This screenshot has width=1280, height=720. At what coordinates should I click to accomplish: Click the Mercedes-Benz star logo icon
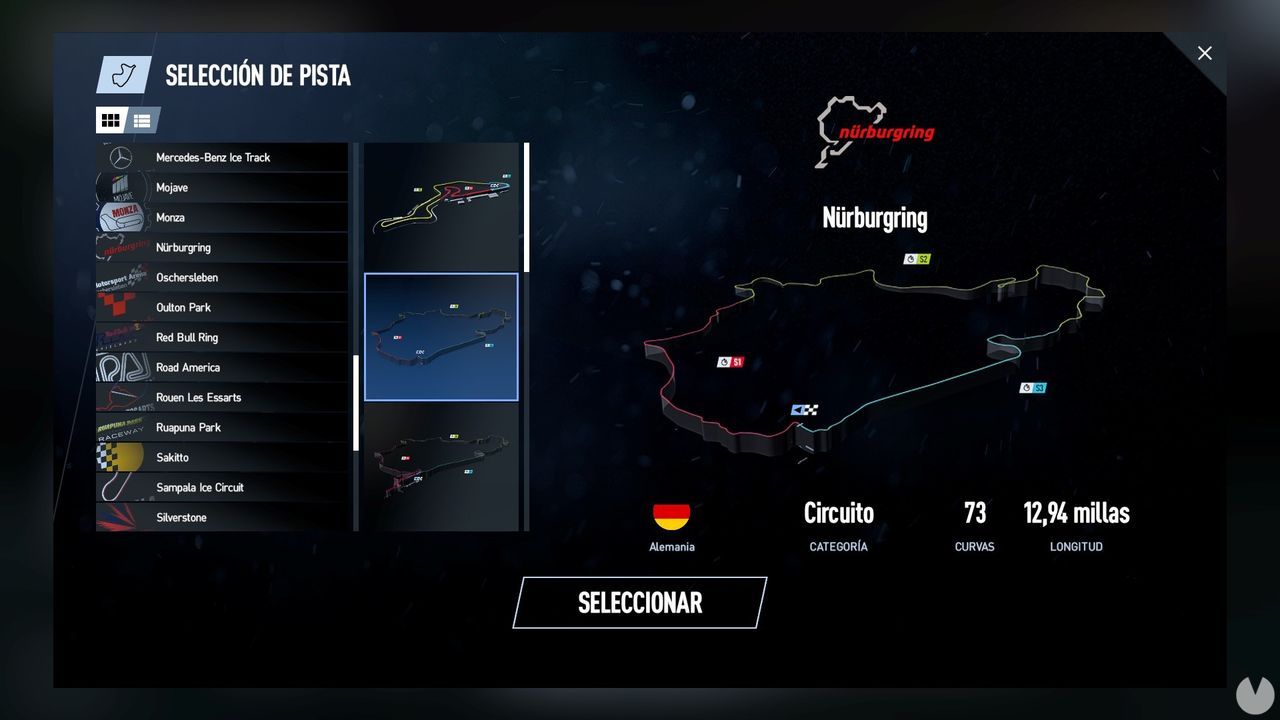click(122, 157)
